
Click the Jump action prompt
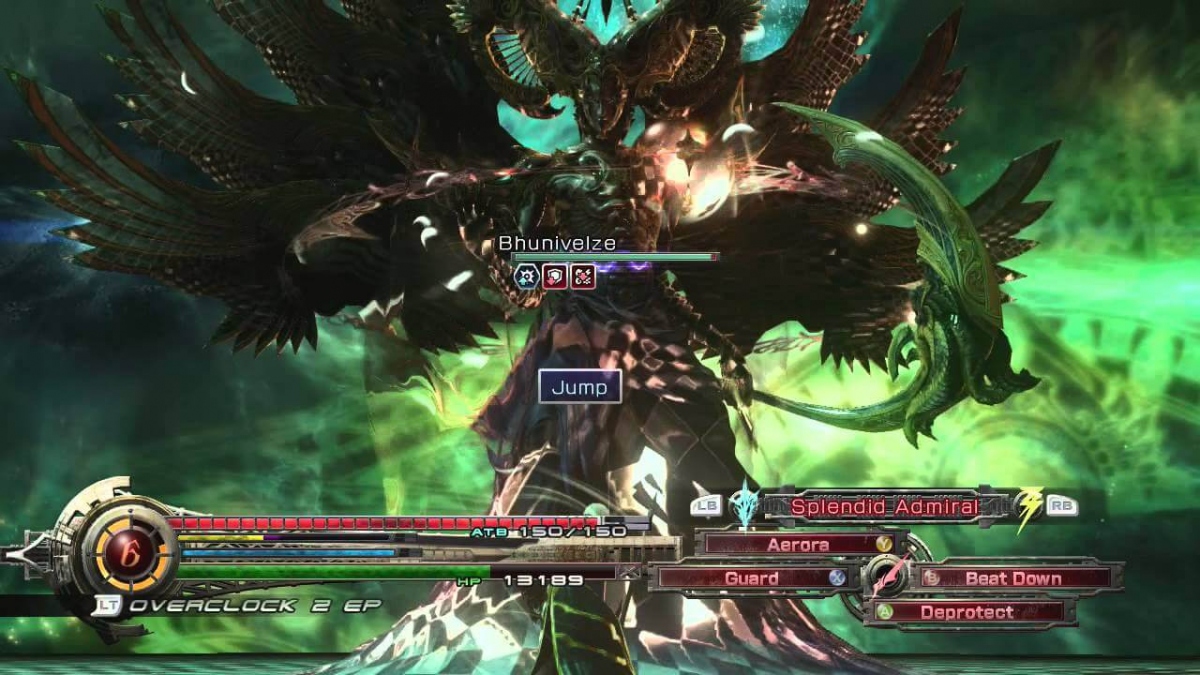coord(579,387)
